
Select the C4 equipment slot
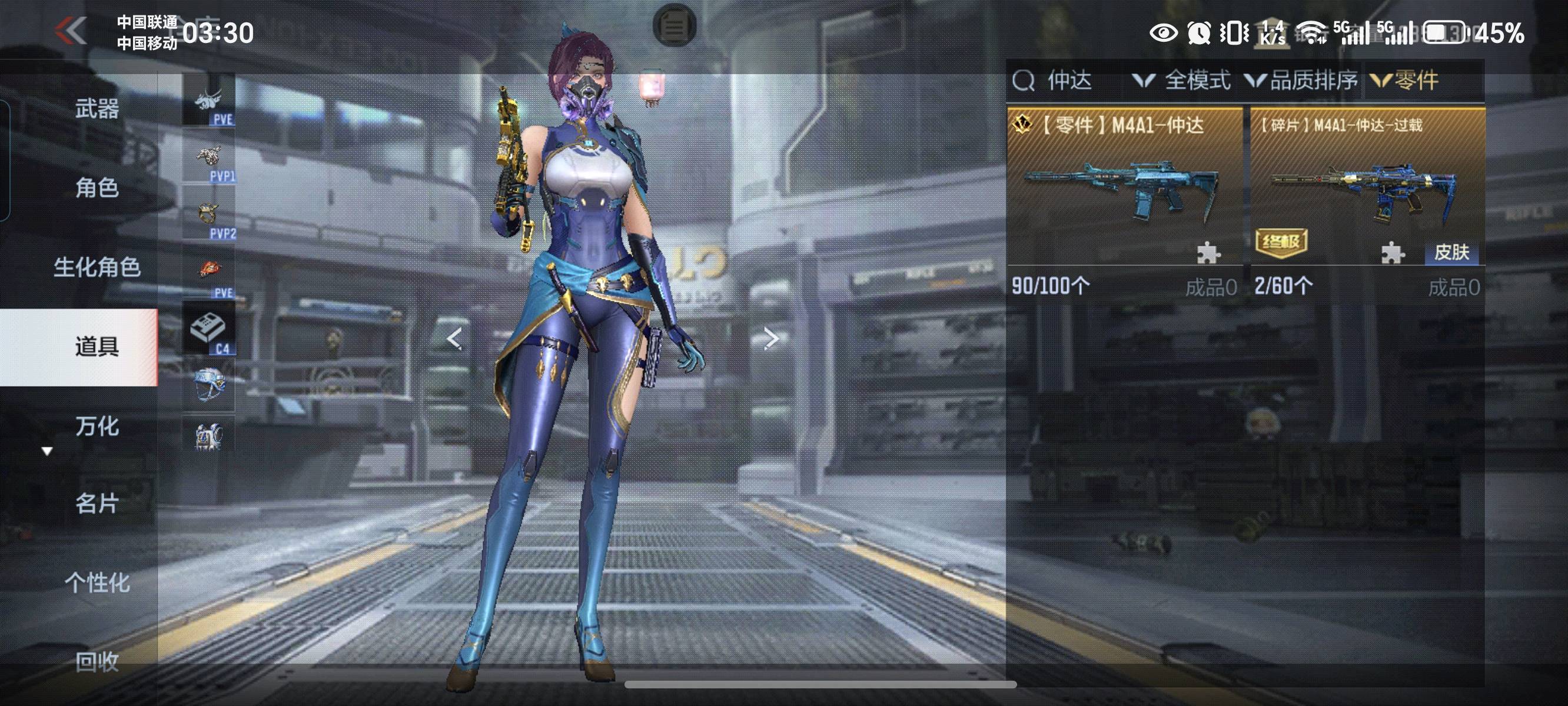[x=209, y=331]
